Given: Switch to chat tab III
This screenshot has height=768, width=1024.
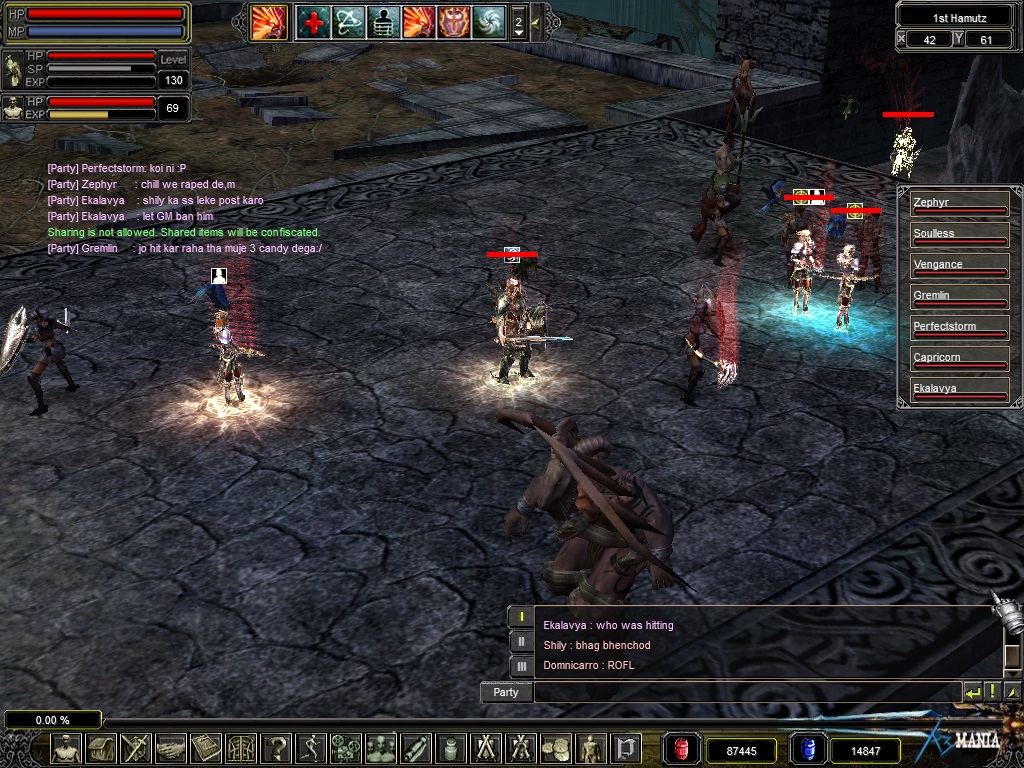Looking at the screenshot, I should pyautogui.click(x=521, y=665).
